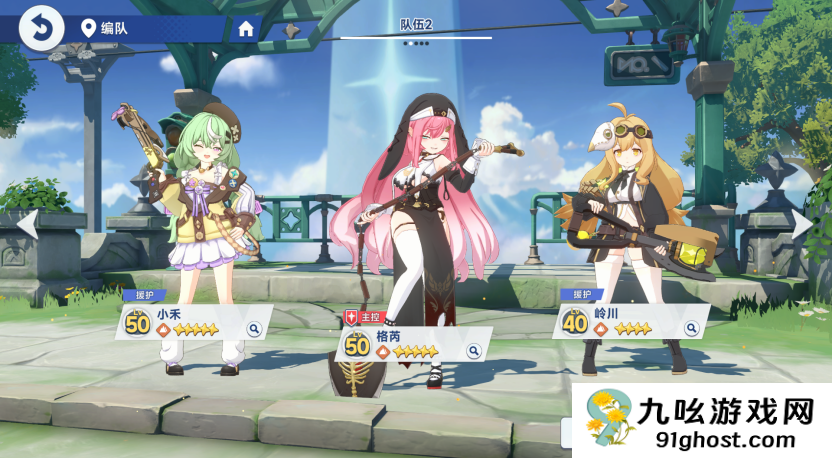Go back using the circular arrow button
Screen dimensions: 832x458
(41, 27)
